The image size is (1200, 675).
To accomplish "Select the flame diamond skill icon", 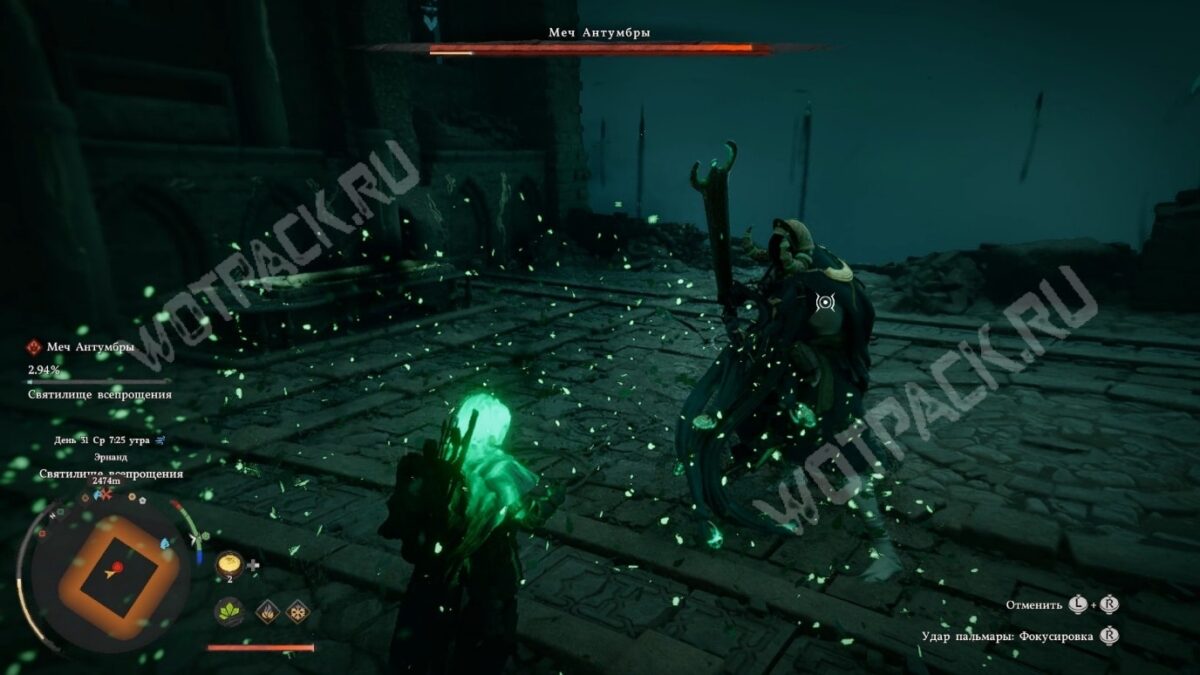I will point(267,611).
